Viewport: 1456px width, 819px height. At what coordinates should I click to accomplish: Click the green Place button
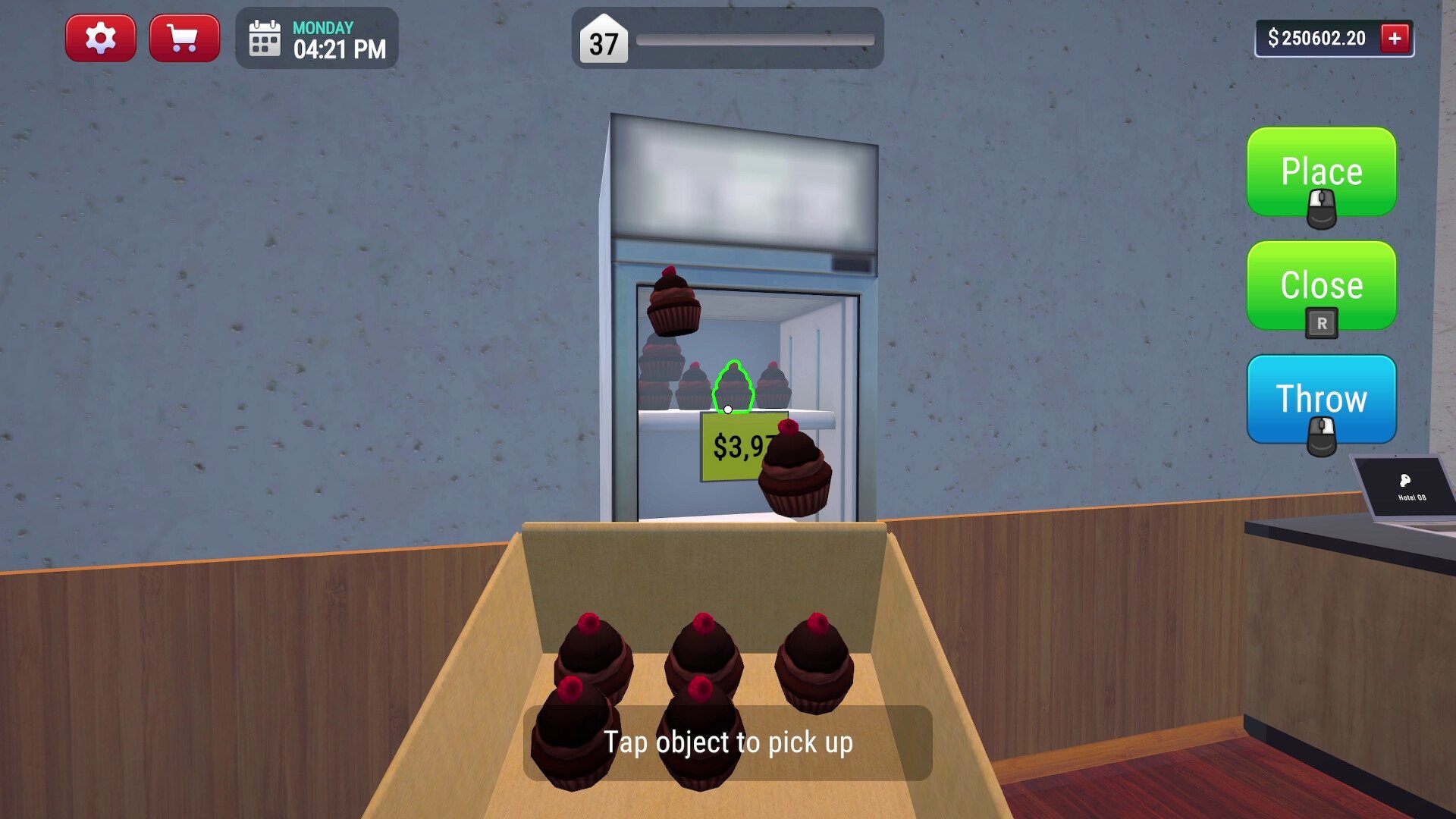click(x=1321, y=172)
